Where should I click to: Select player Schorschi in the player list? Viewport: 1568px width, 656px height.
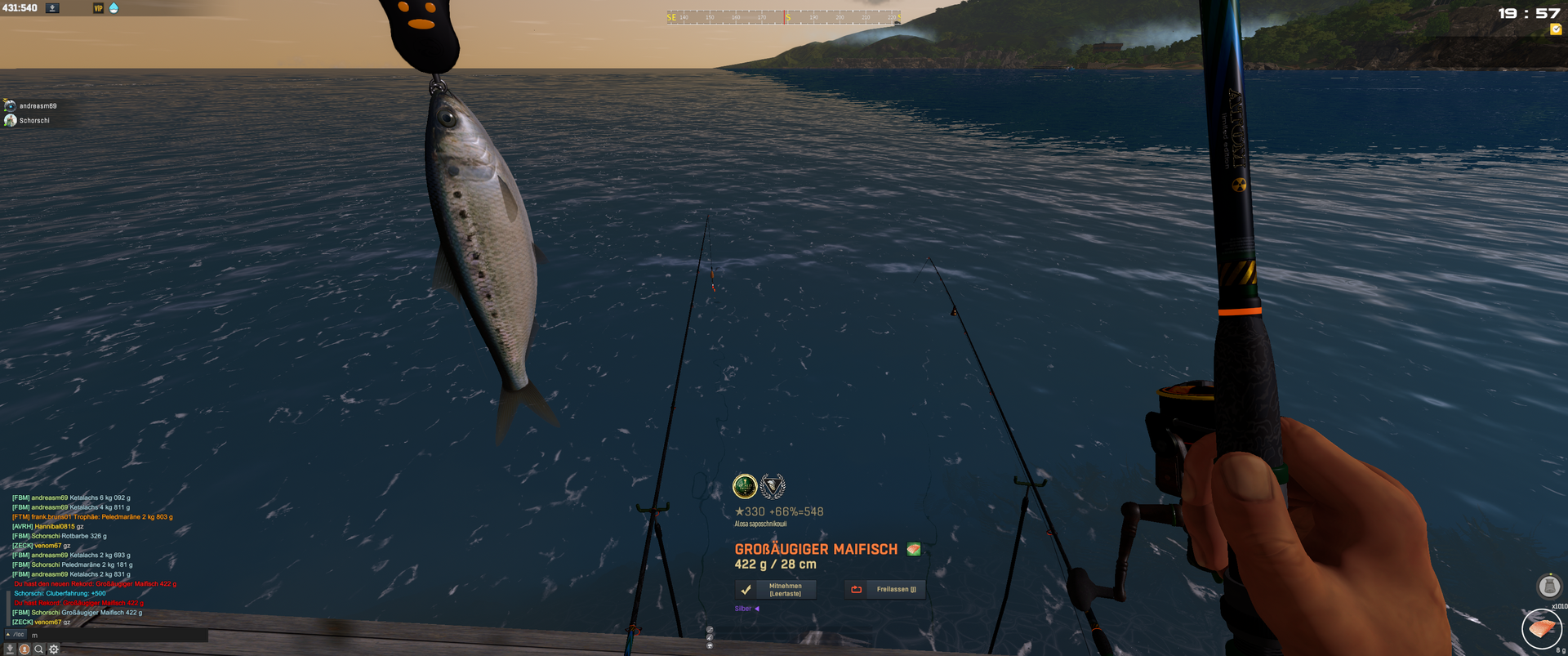tap(34, 121)
